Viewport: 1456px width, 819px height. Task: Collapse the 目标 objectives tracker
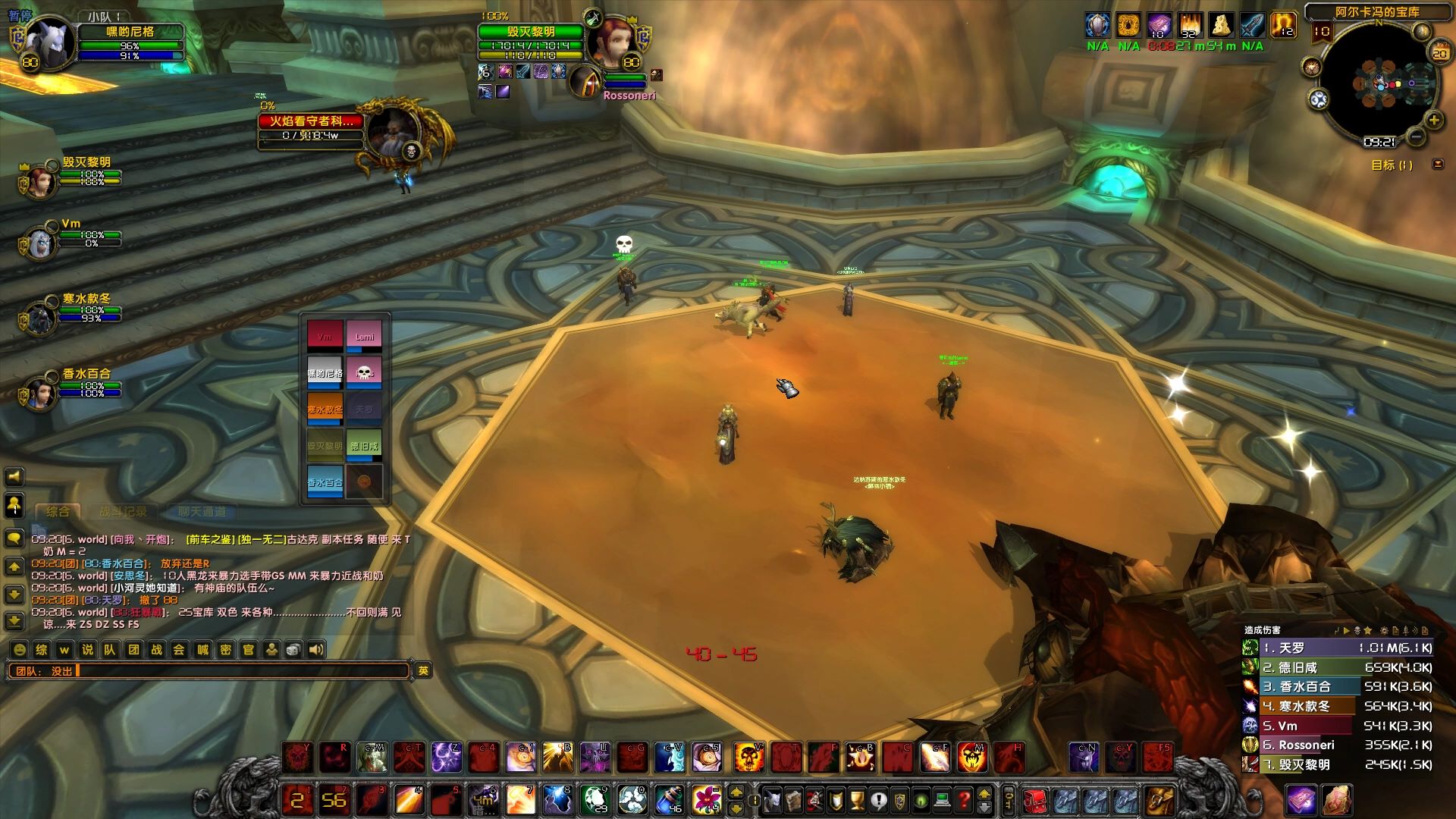click(1437, 165)
